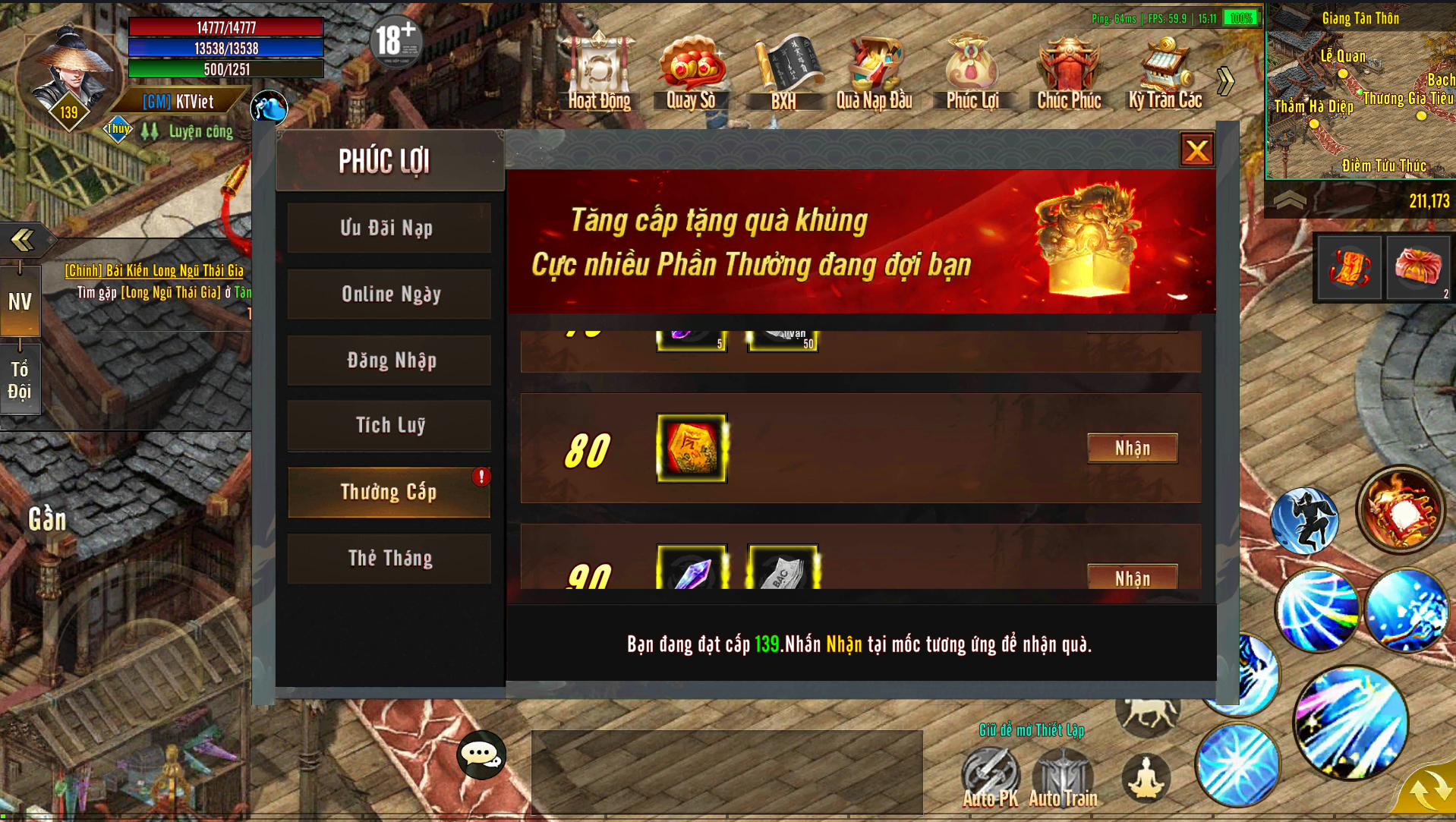Choose the Thưởng Cấp tab
The width and height of the screenshot is (1456, 822).
pyautogui.click(x=389, y=492)
